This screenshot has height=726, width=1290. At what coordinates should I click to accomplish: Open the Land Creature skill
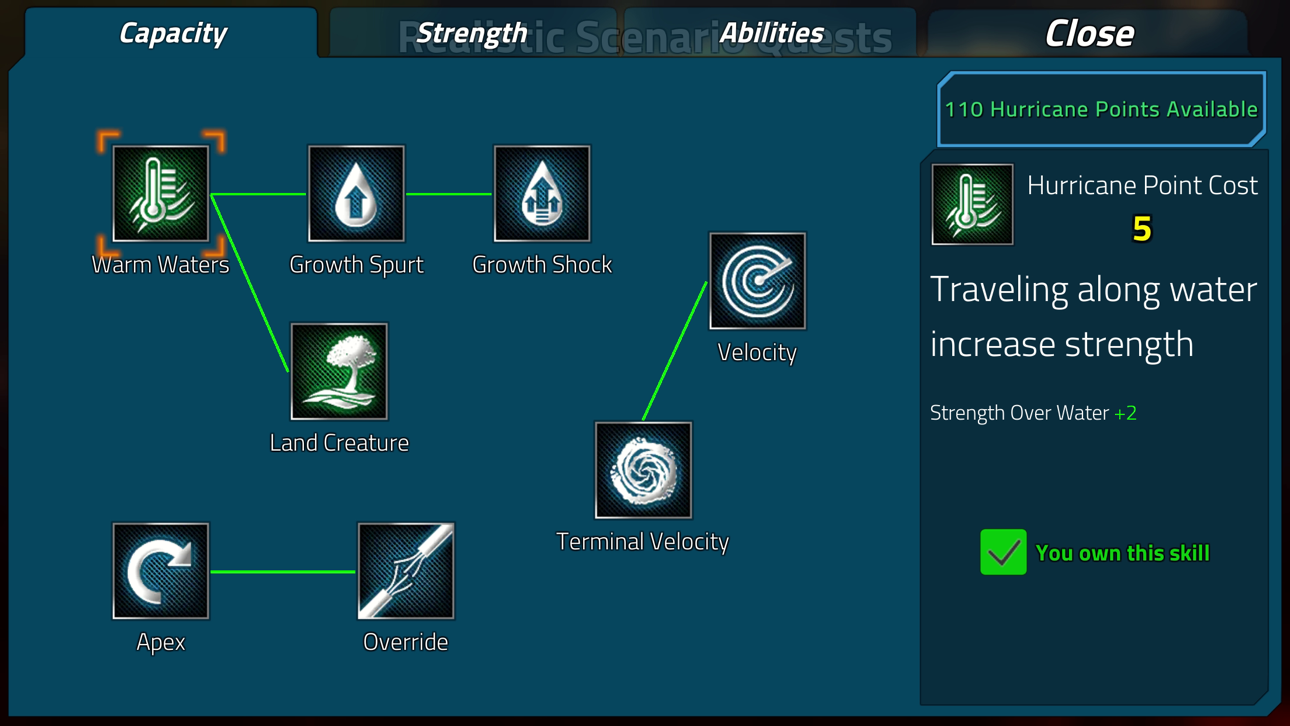pyautogui.click(x=339, y=372)
